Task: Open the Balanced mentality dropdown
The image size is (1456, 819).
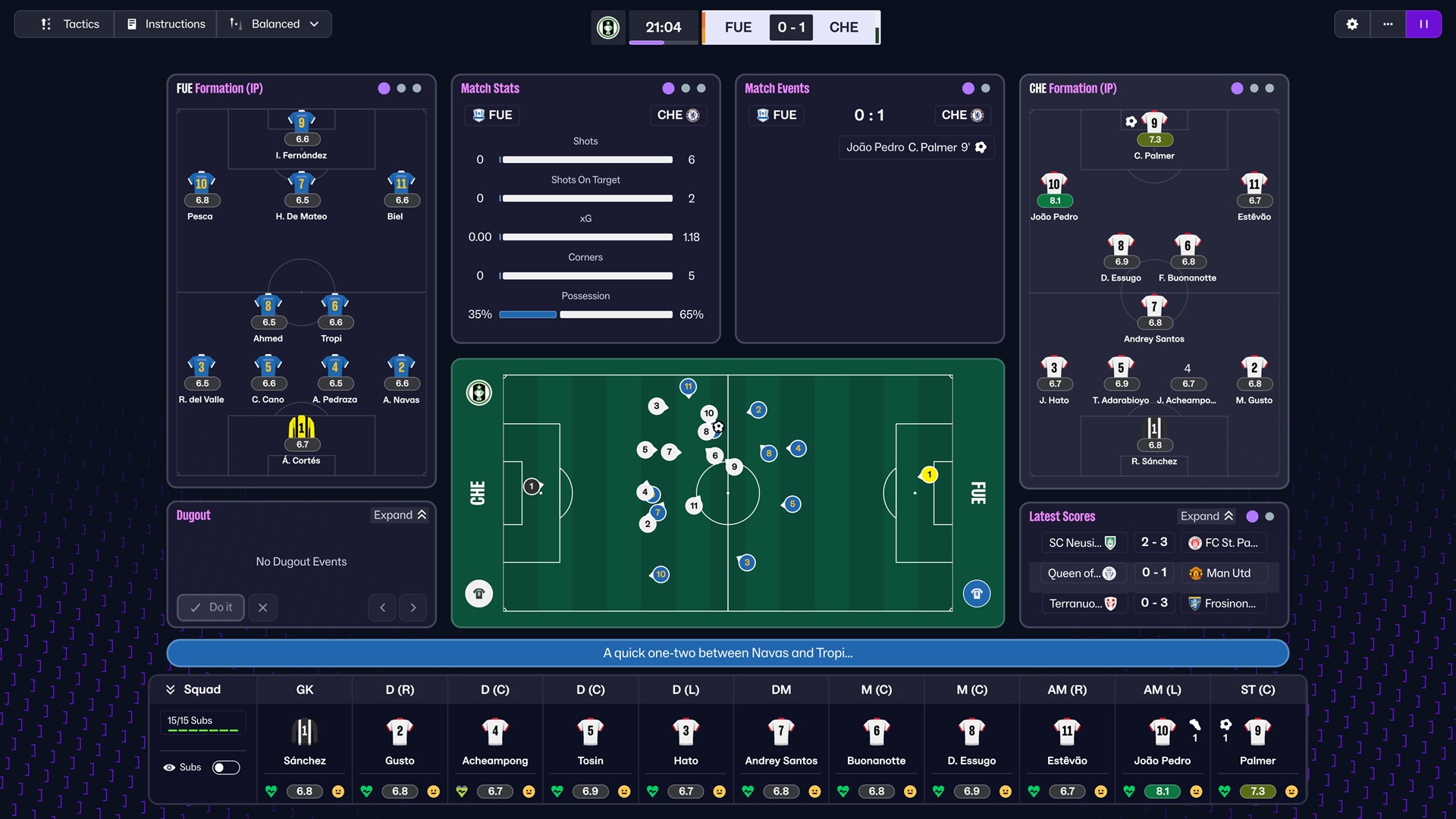Action: (x=274, y=24)
